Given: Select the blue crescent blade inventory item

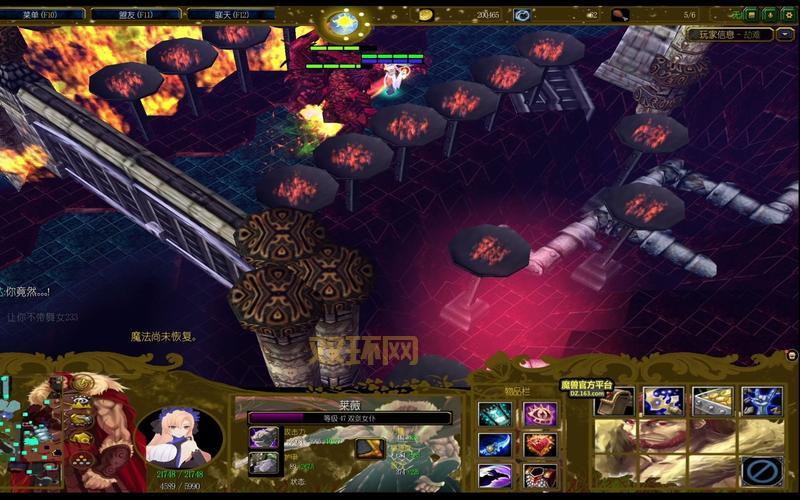Looking at the screenshot, I should 494,444.
